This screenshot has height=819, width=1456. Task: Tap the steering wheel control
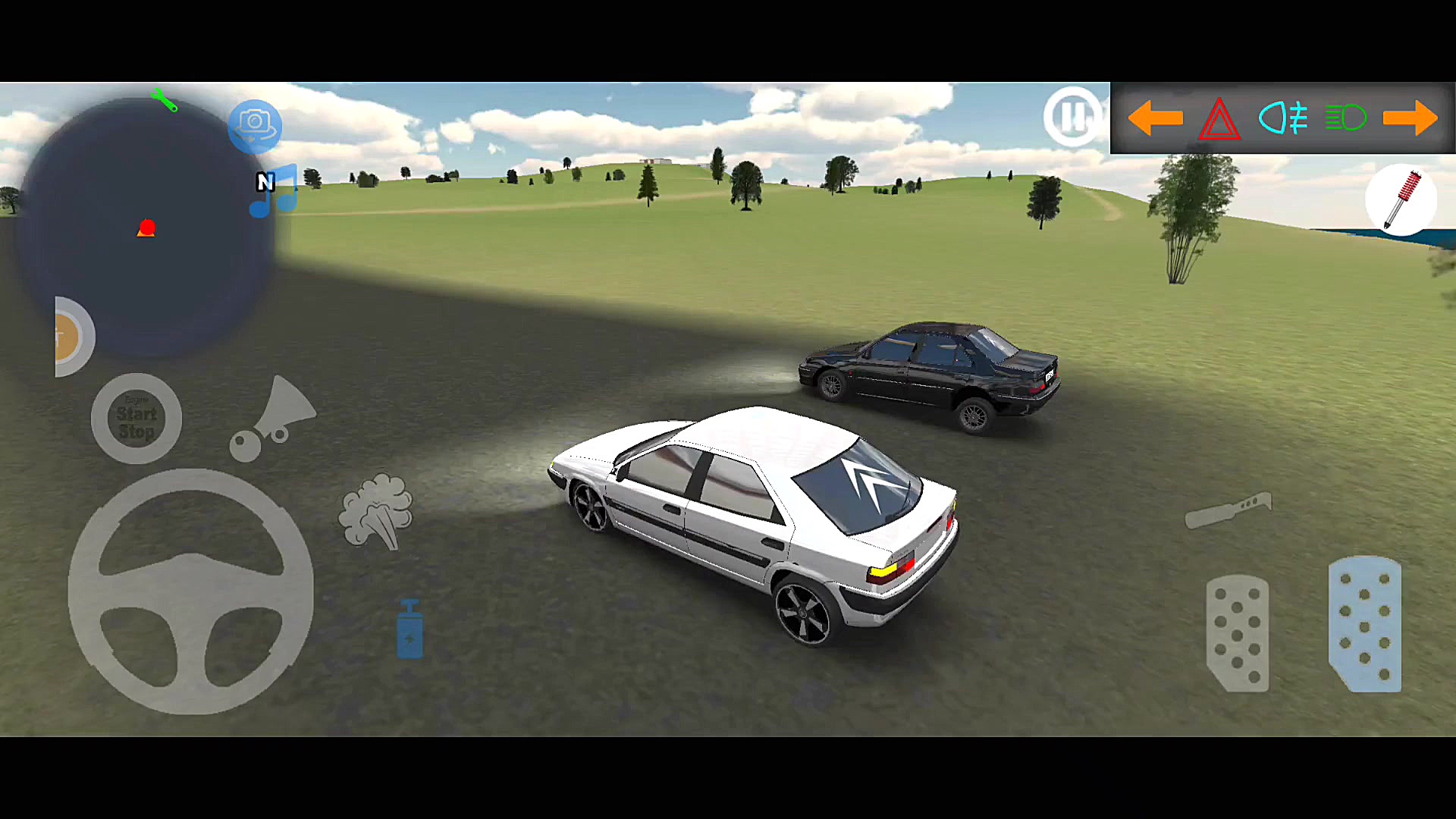click(x=190, y=591)
